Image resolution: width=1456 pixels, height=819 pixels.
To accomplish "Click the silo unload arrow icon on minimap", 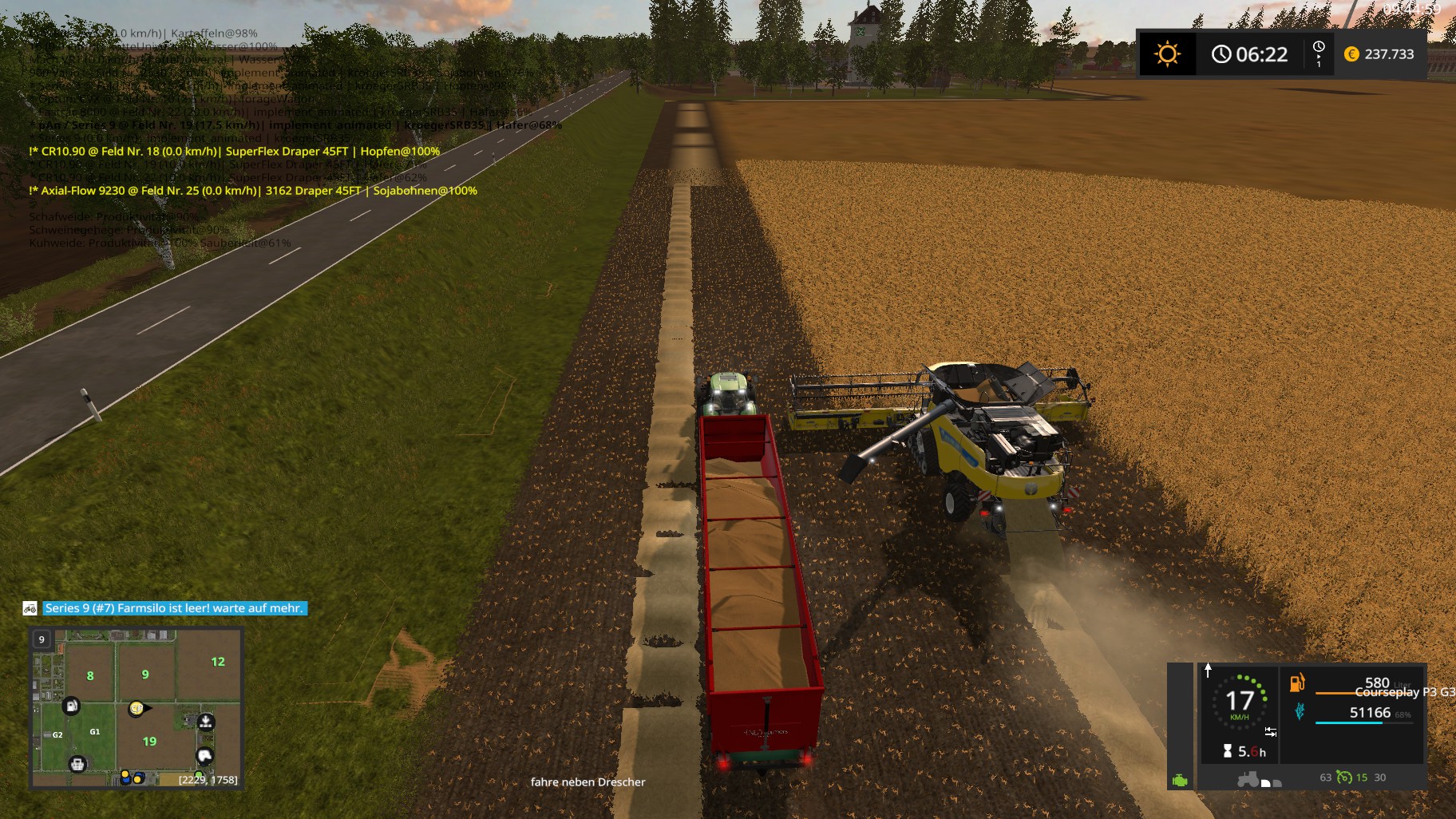I will pos(207,722).
